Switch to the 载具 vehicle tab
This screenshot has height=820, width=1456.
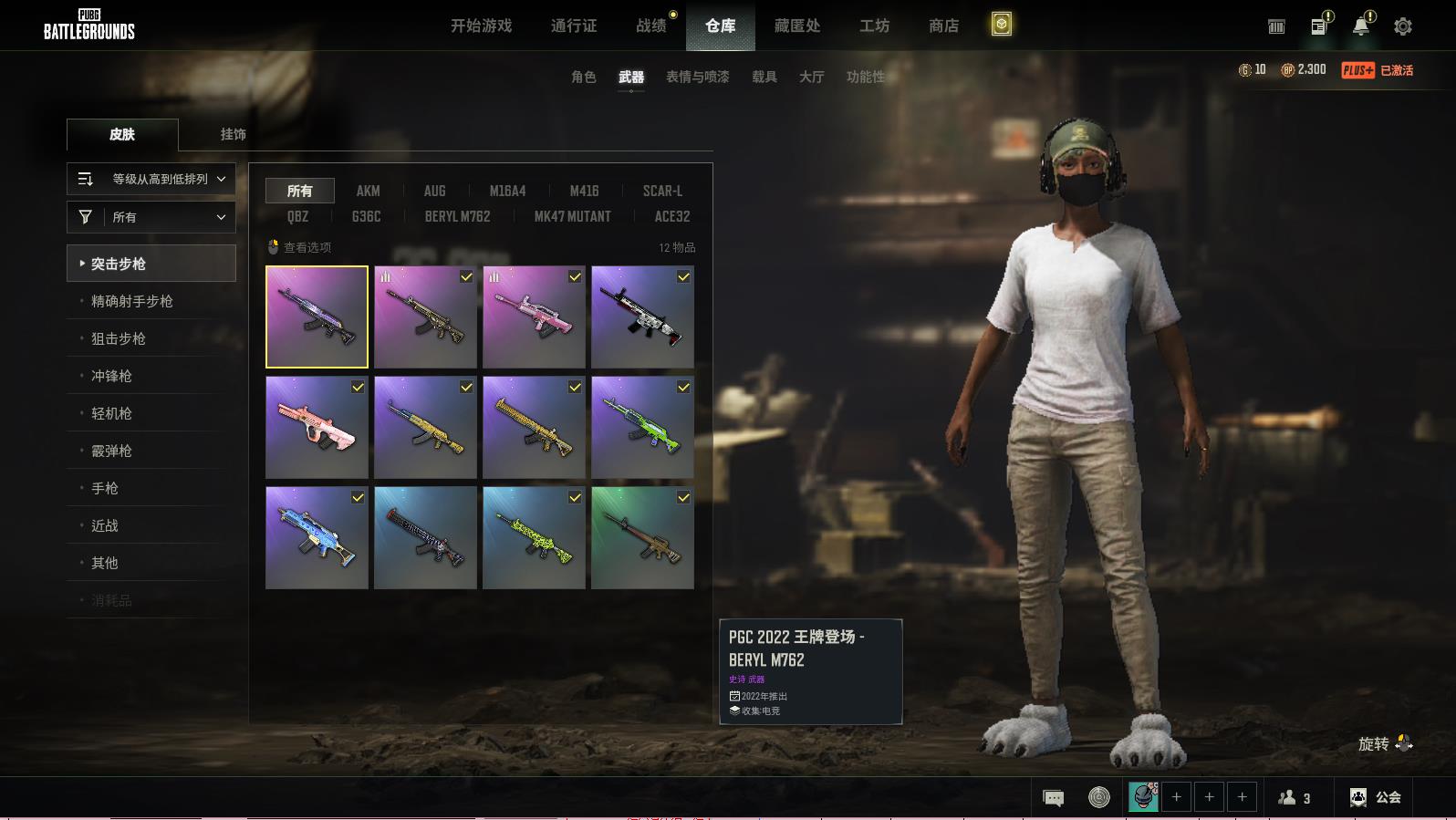(764, 77)
